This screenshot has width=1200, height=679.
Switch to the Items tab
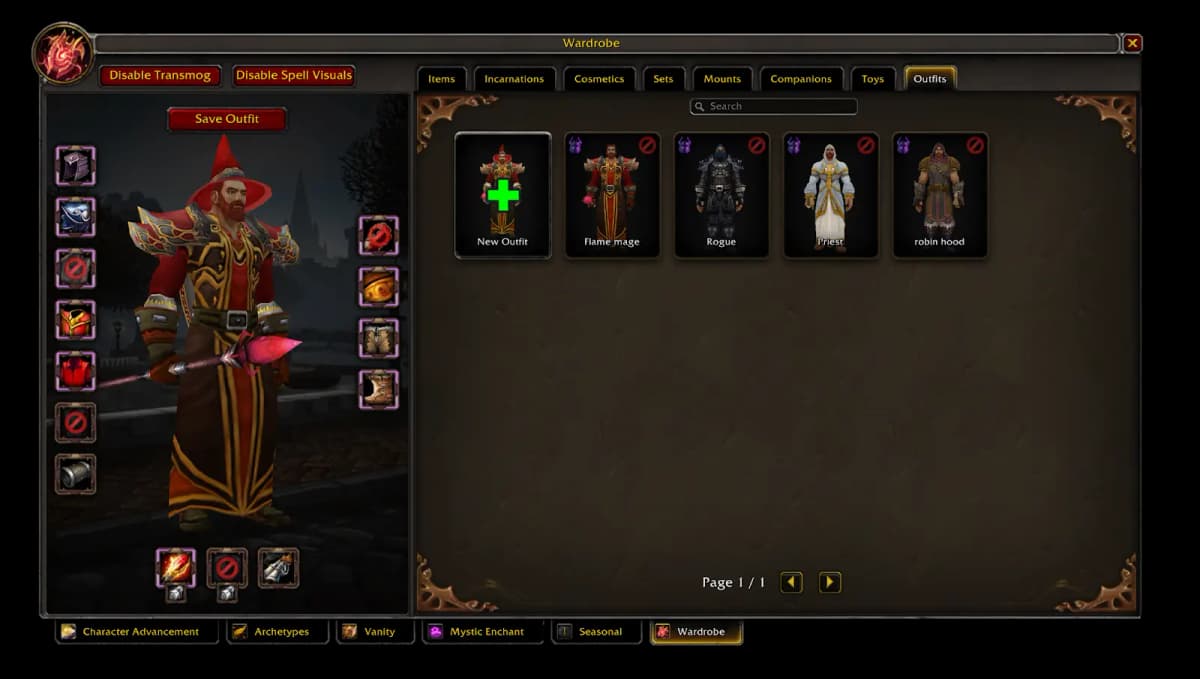(x=441, y=79)
